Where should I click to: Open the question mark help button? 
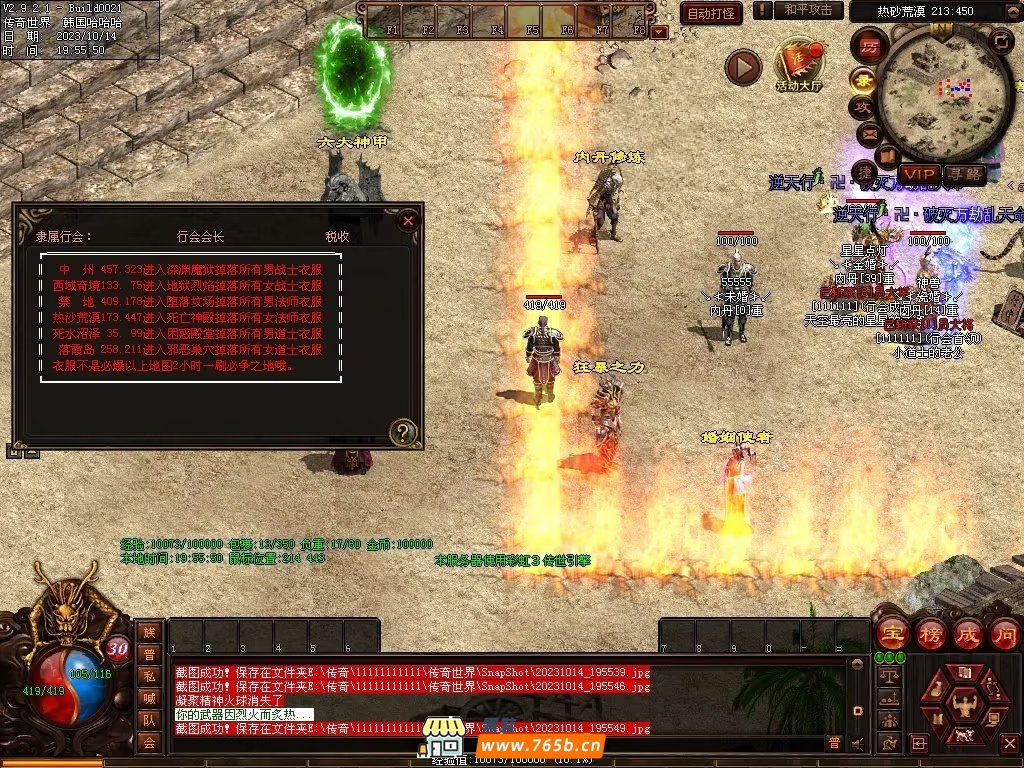point(402,432)
